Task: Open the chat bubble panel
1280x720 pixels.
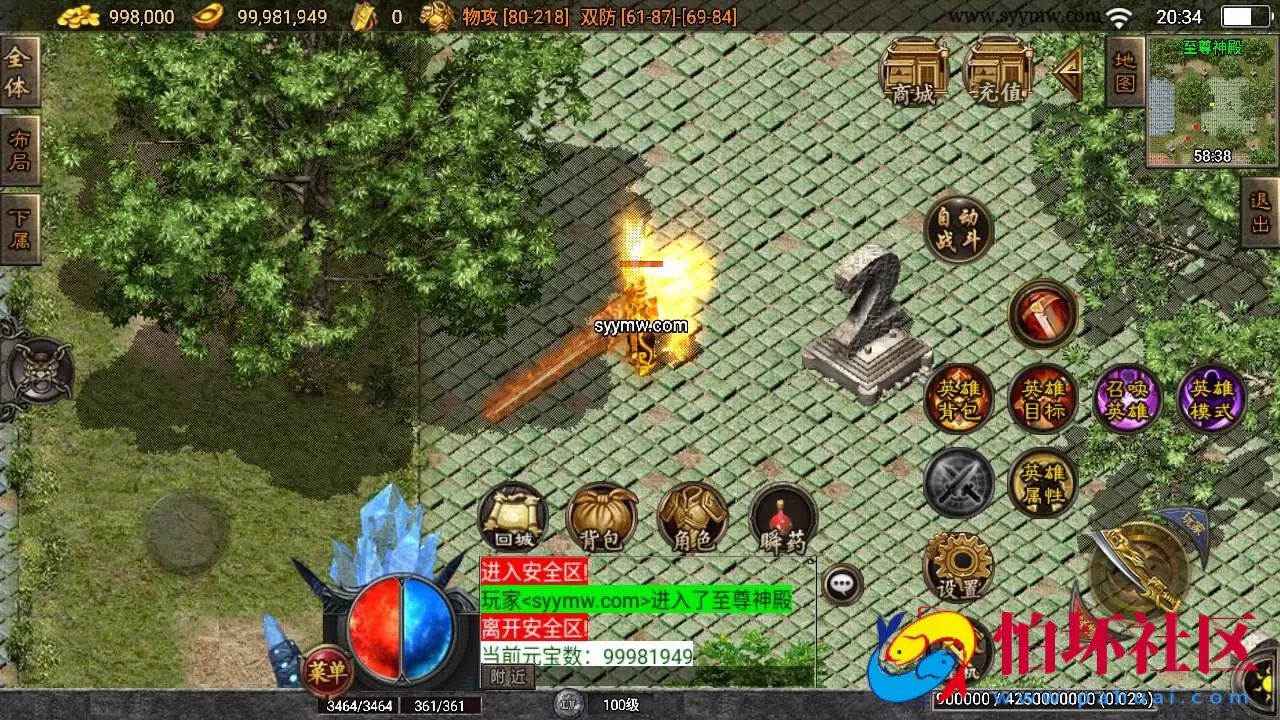Action: click(x=841, y=583)
